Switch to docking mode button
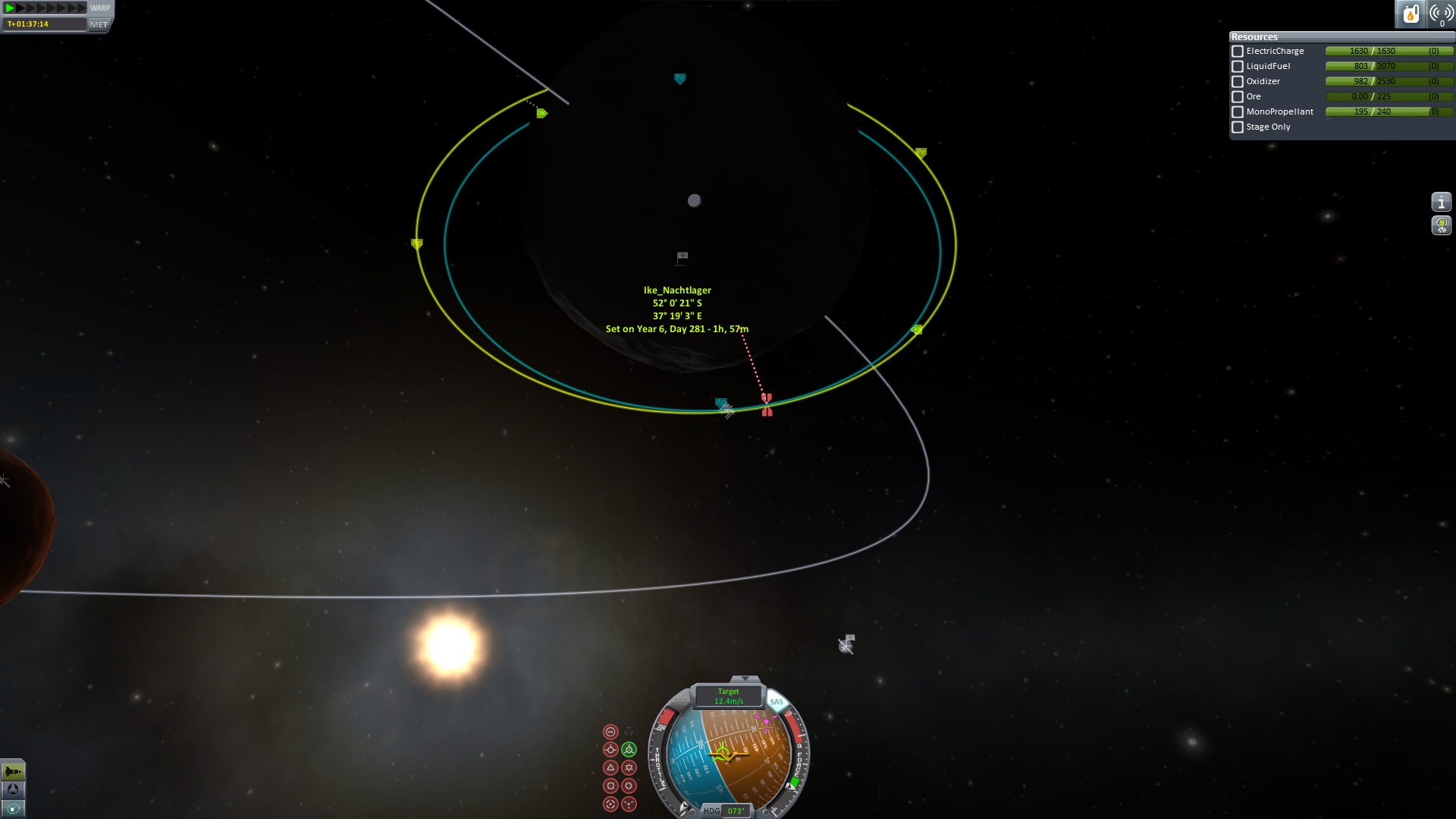This screenshot has height=819, width=1456. pos(13,790)
